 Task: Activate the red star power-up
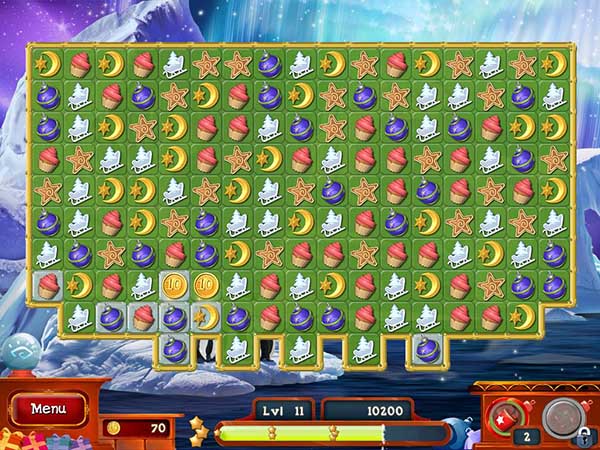(x=504, y=413)
